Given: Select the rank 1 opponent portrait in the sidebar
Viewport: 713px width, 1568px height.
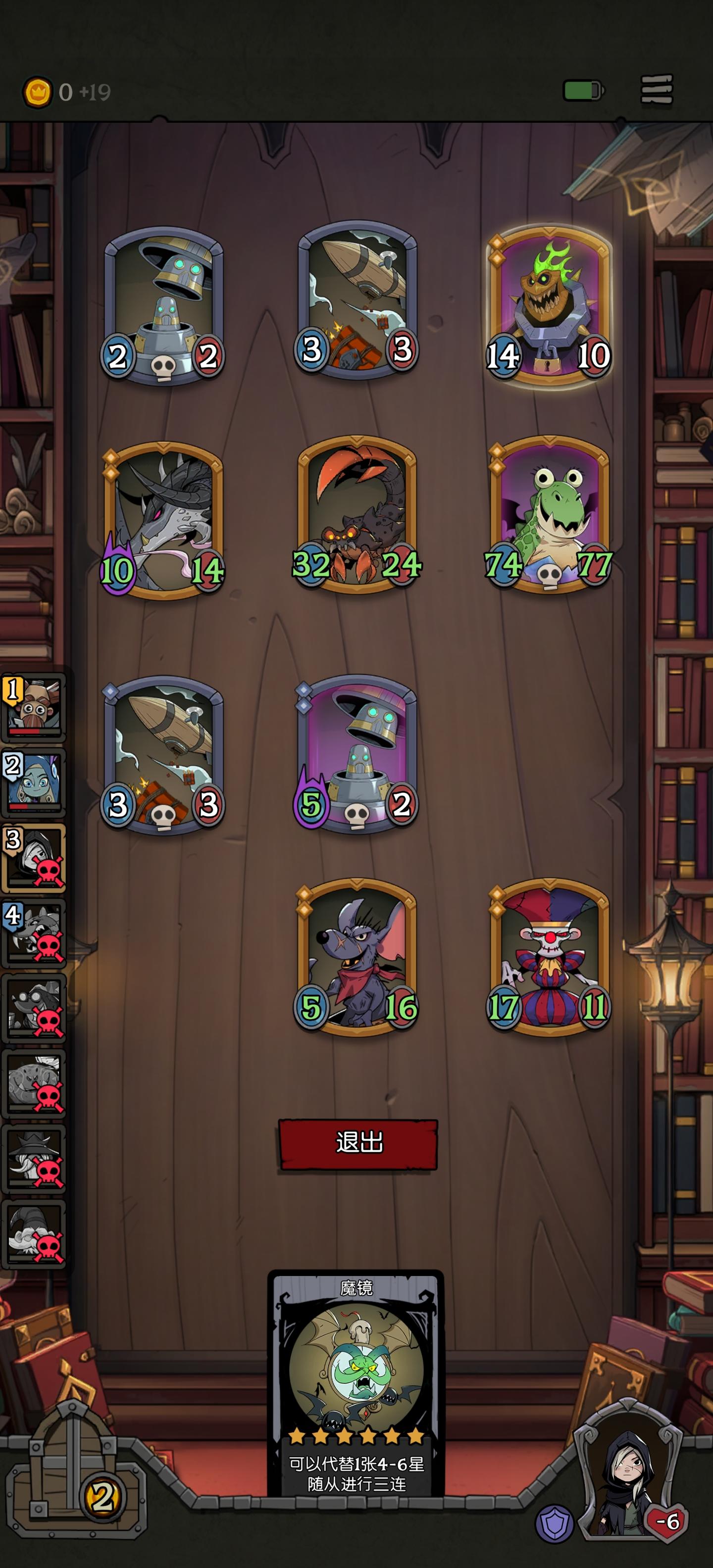Looking at the screenshot, I should pos(34,706).
